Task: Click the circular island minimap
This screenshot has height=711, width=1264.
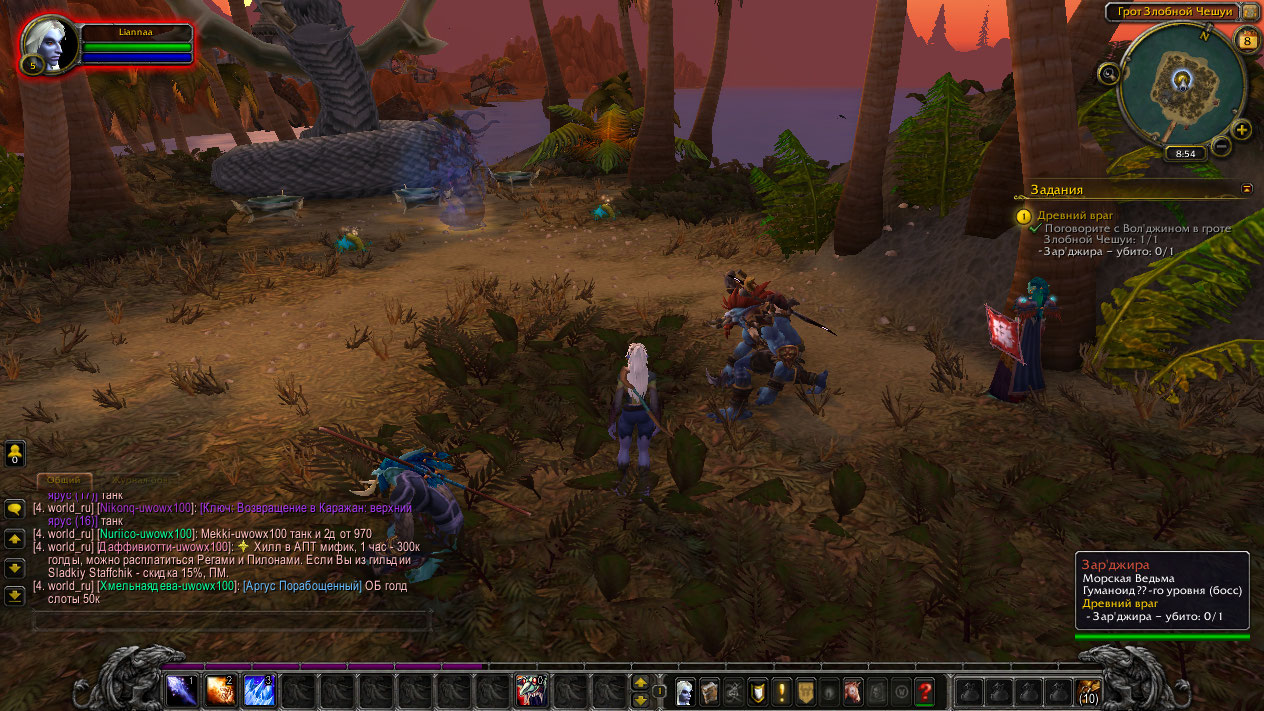Action: point(1181,85)
